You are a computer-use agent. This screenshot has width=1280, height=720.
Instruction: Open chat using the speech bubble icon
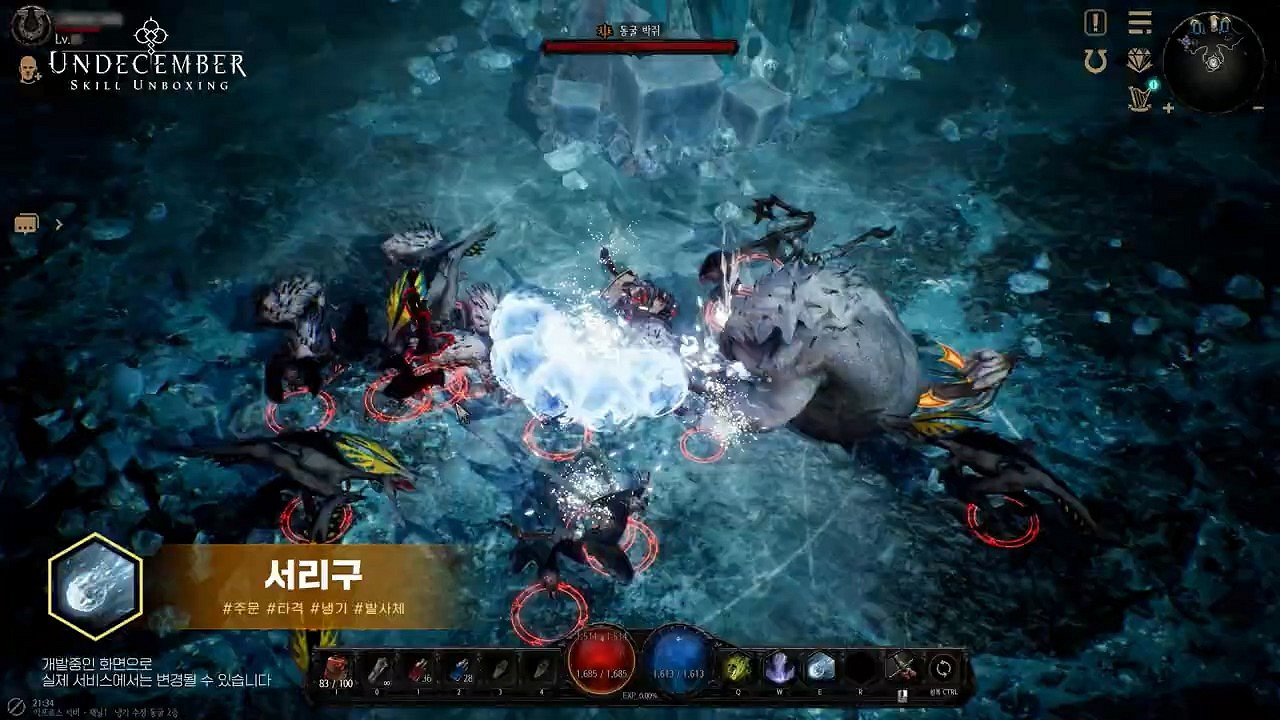26,223
